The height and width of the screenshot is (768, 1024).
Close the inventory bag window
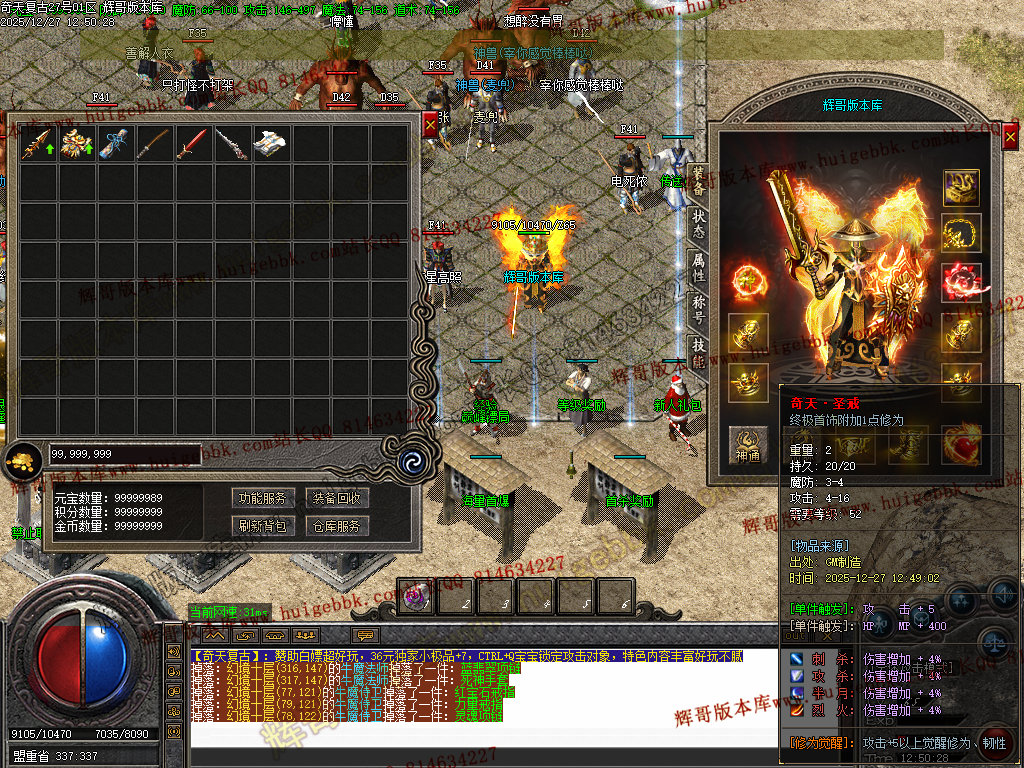click(430, 124)
